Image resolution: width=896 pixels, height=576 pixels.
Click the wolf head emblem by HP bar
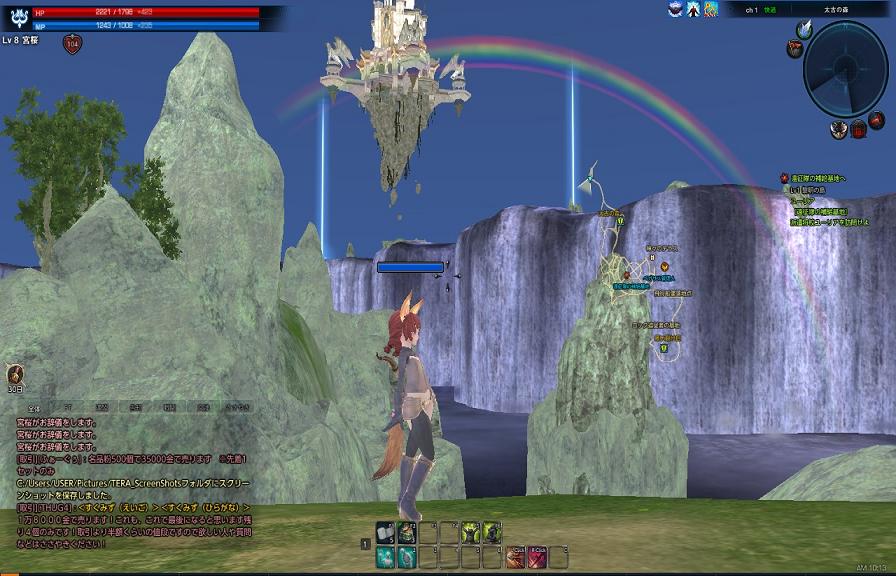(15, 17)
